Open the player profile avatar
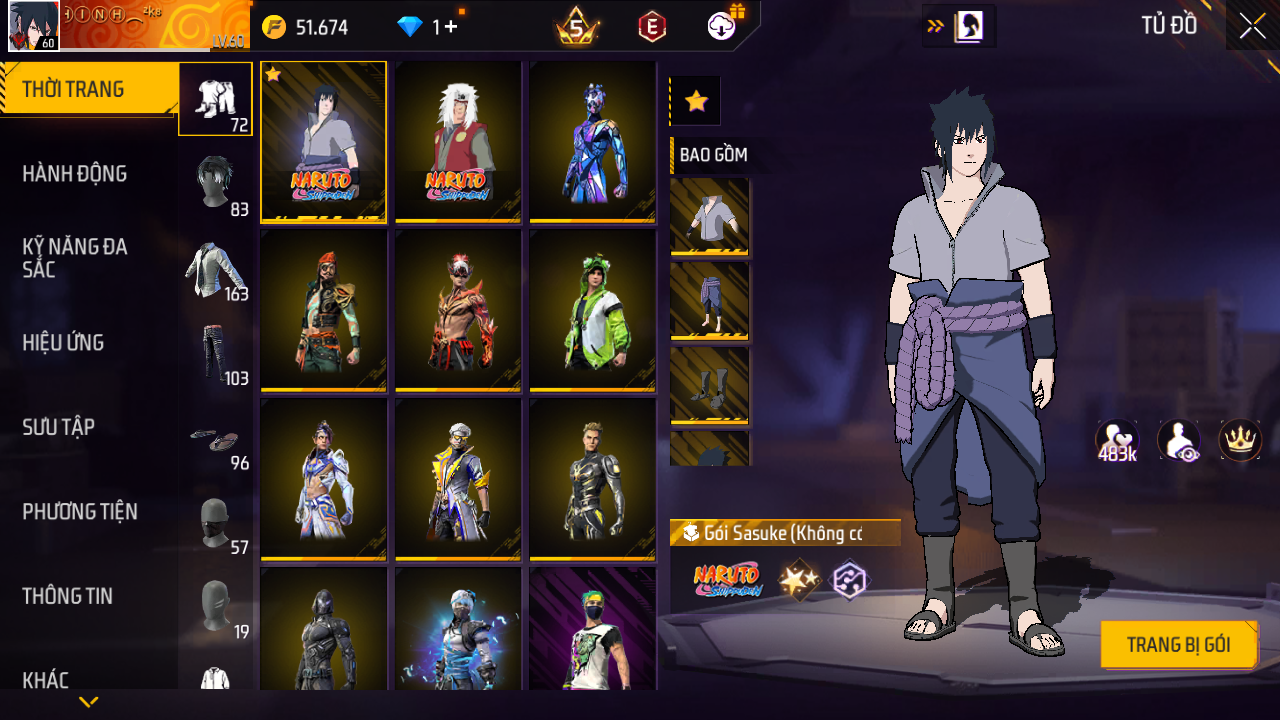Image resolution: width=1280 pixels, height=720 pixels. pos(33,27)
